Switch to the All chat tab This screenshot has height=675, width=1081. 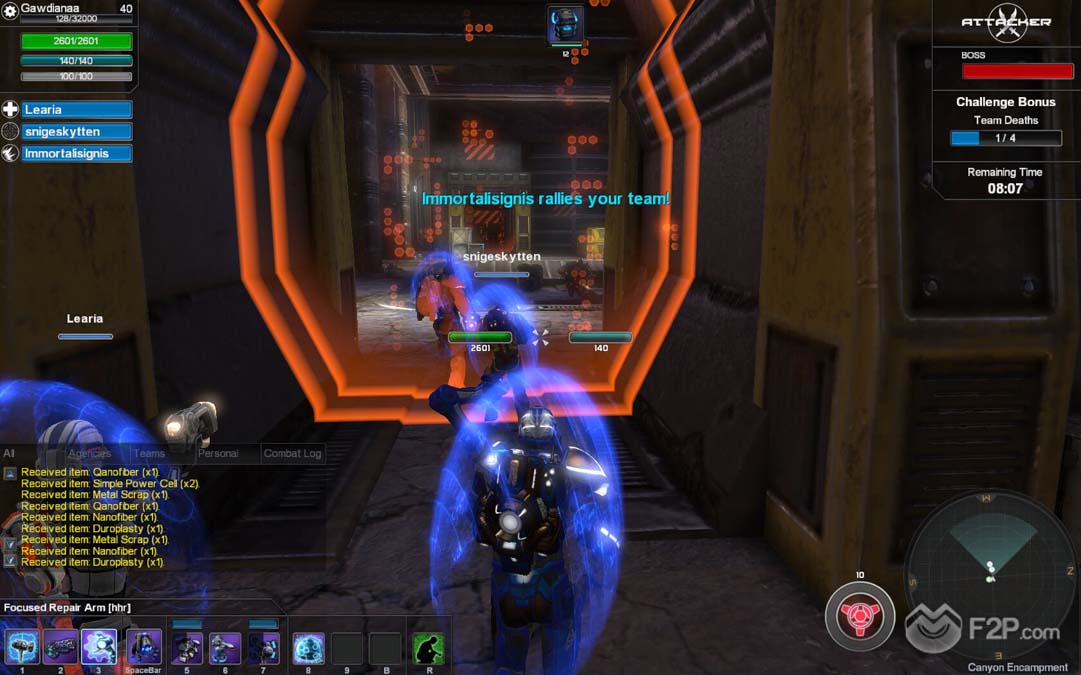9,453
